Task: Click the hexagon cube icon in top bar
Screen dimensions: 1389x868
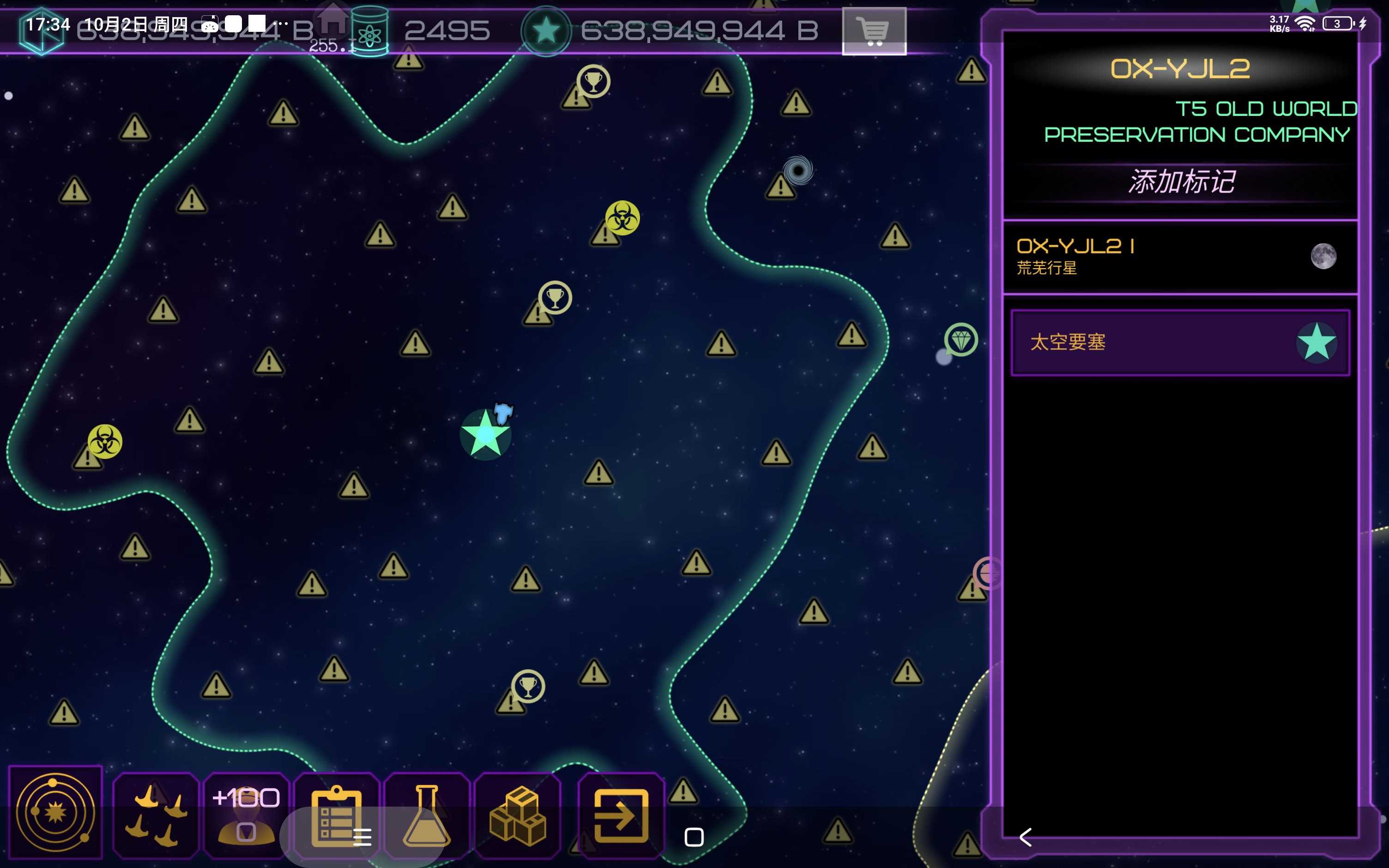Action: pos(41,31)
